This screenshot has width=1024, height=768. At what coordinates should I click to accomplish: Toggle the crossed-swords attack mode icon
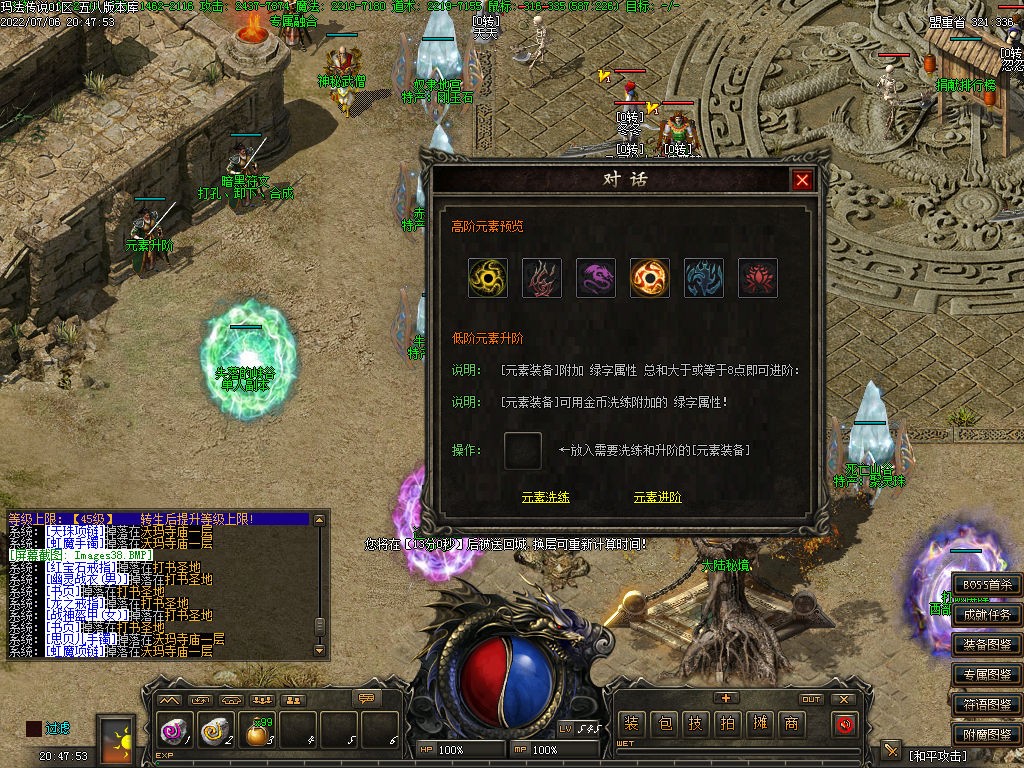[x=891, y=751]
